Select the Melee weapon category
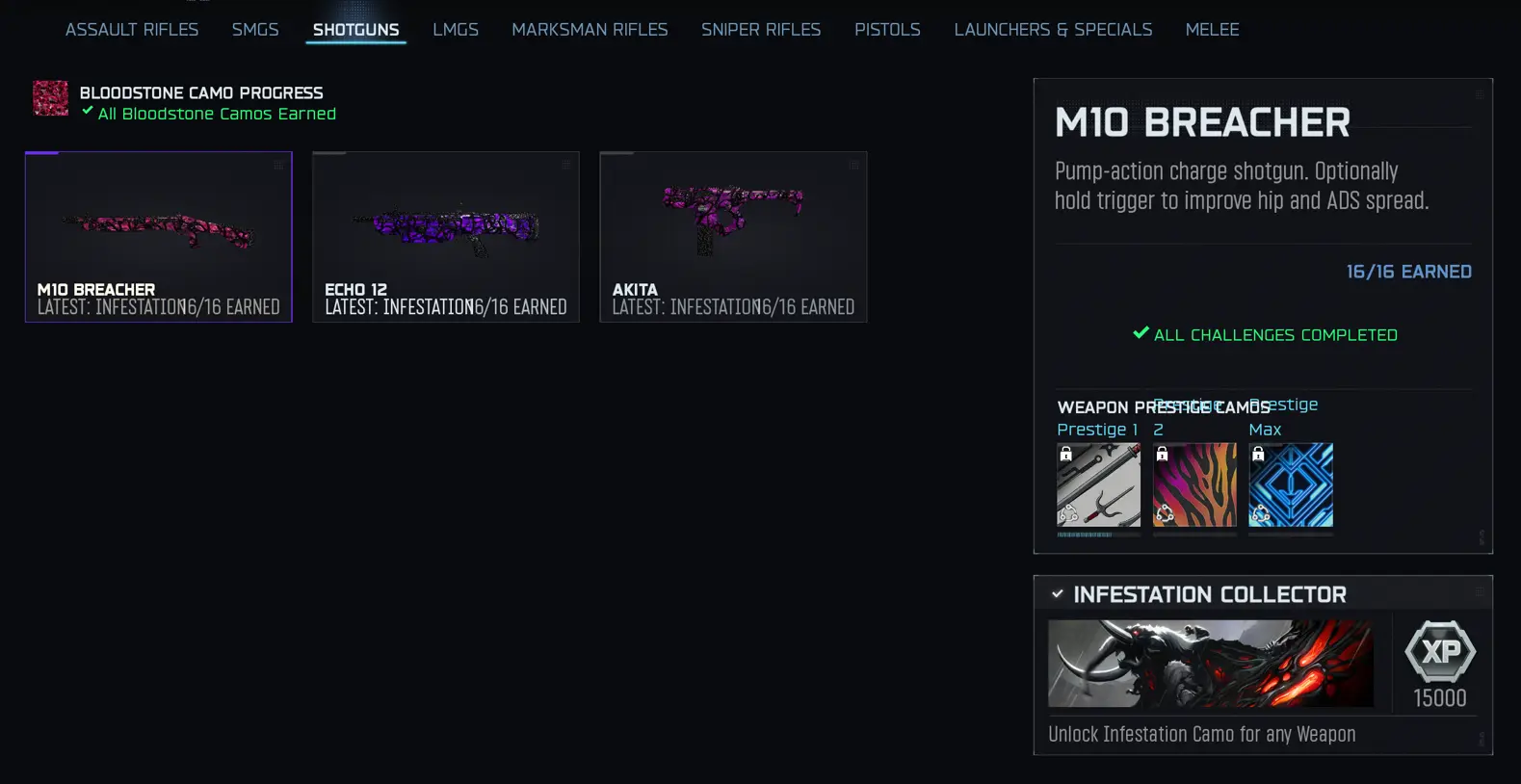The image size is (1521, 784). click(1212, 29)
